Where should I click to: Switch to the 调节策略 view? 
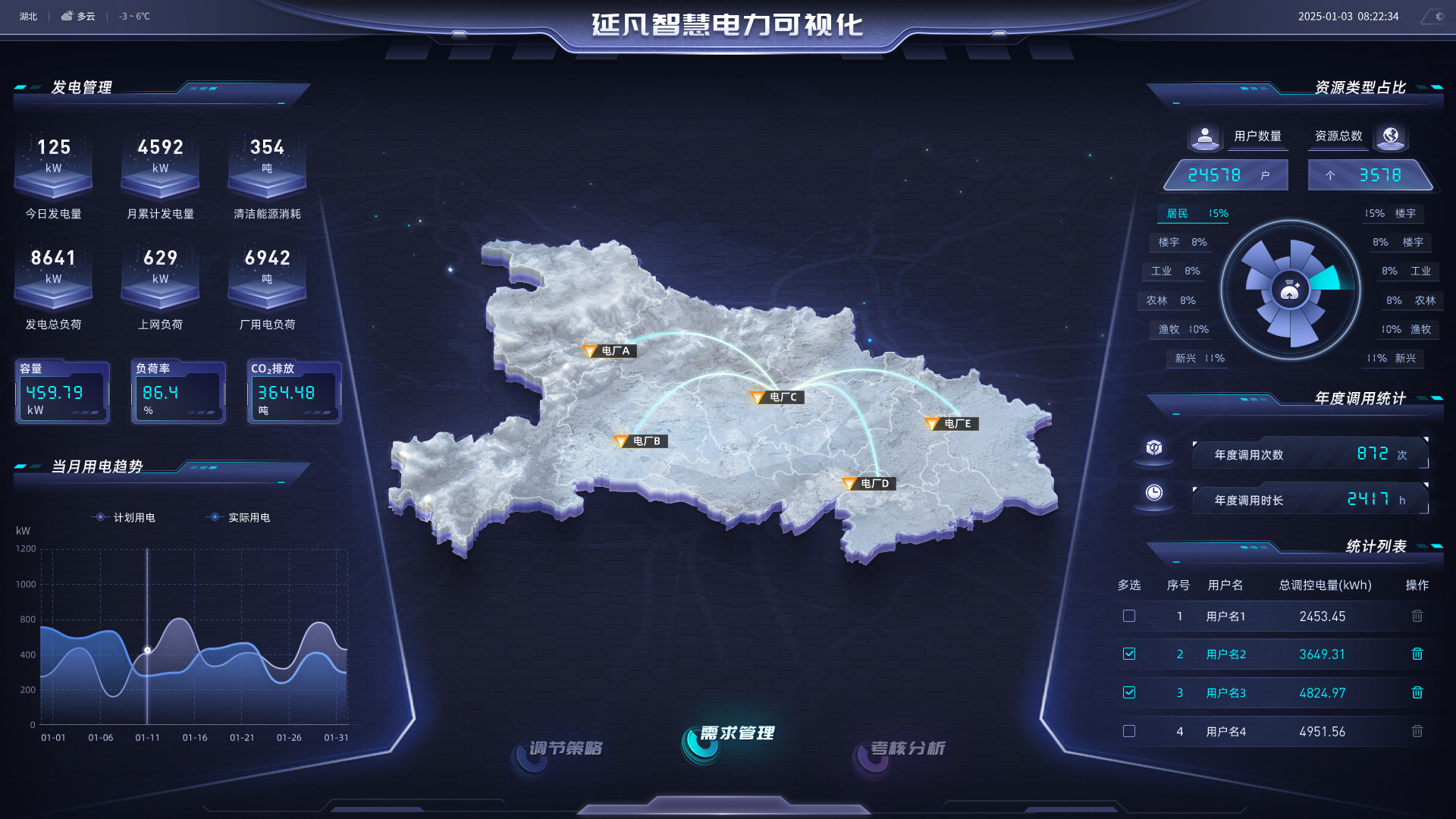tap(567, 747)
